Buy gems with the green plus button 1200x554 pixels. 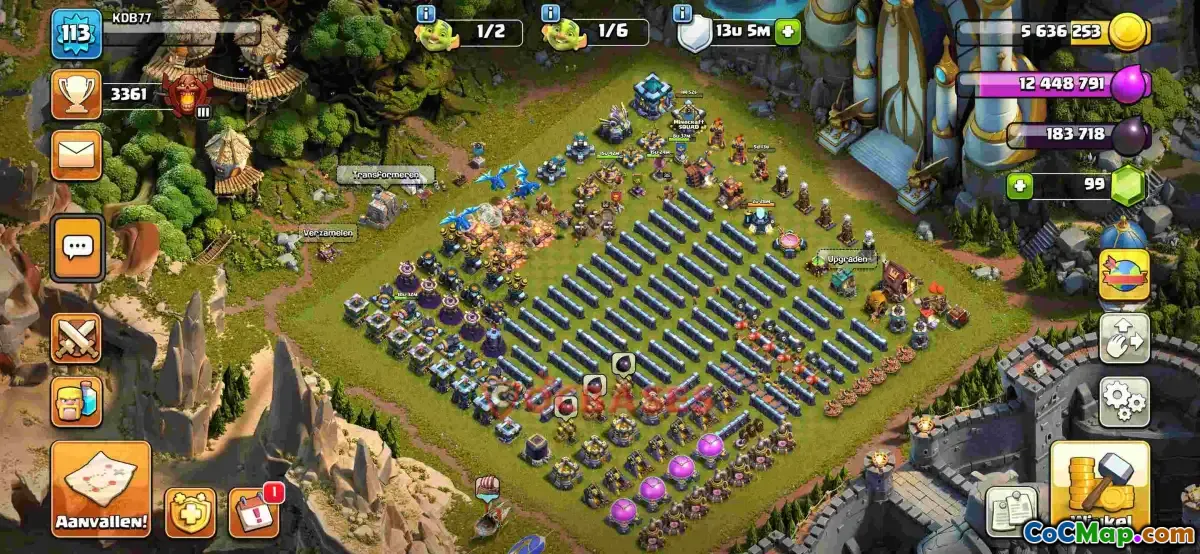1019,185
